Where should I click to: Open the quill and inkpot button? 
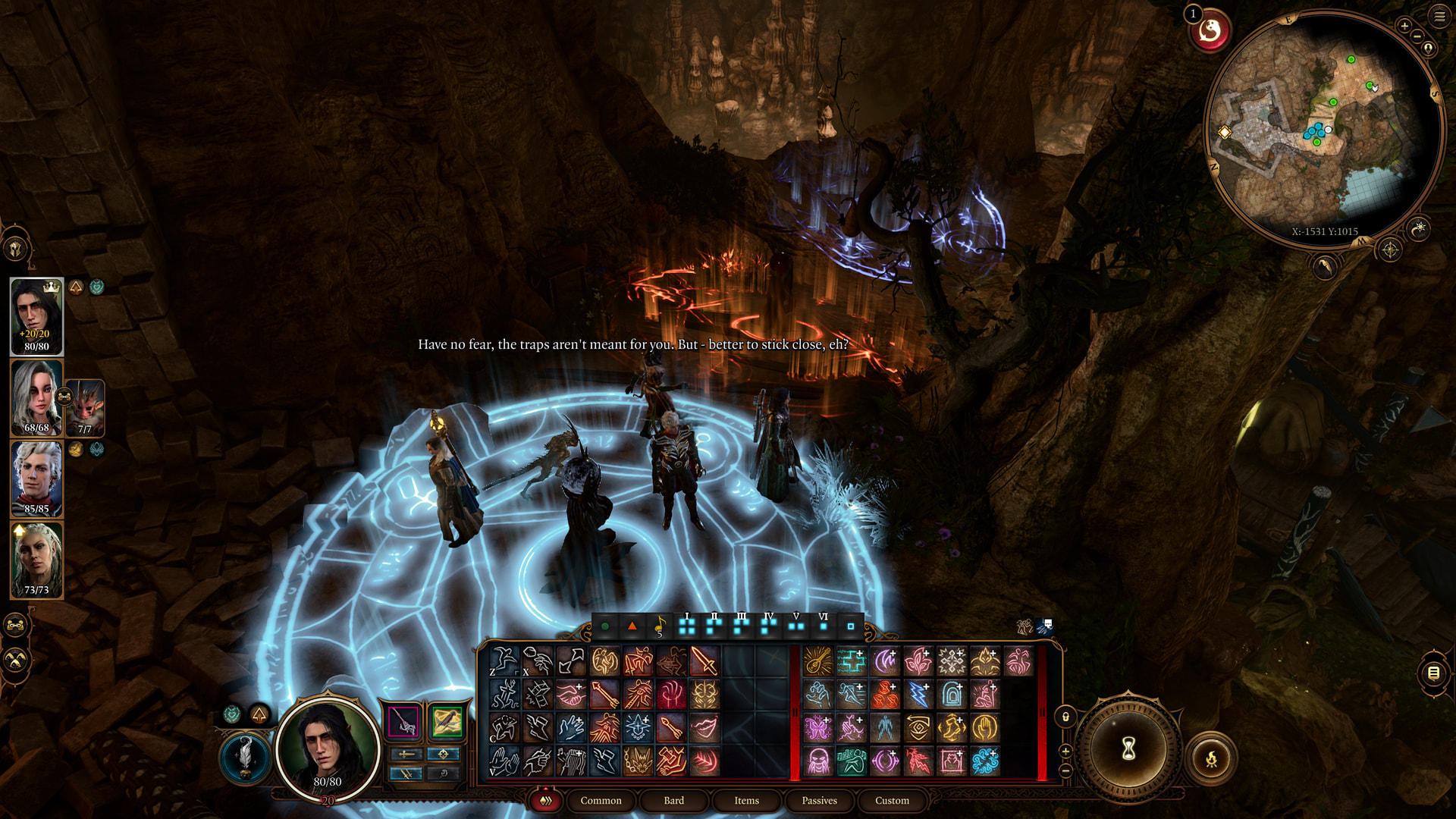[x=244, y=755]
